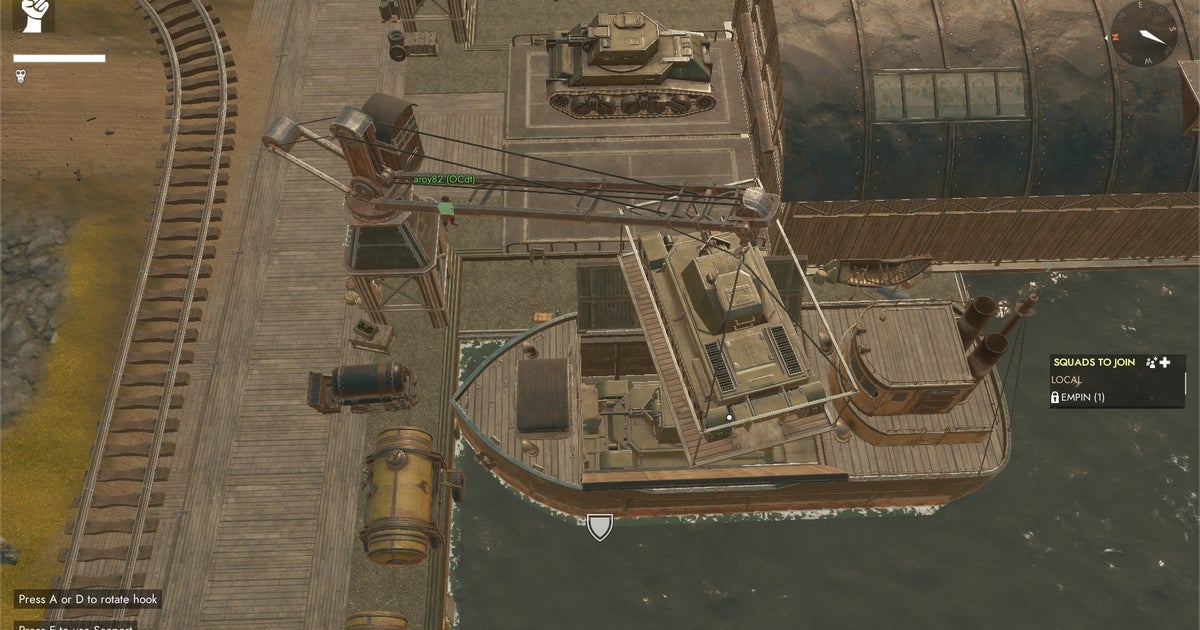The image size is (1200, 630).
Task: Click the gas mask status icon
Action: pyautogui.click(x=20, y=75)
